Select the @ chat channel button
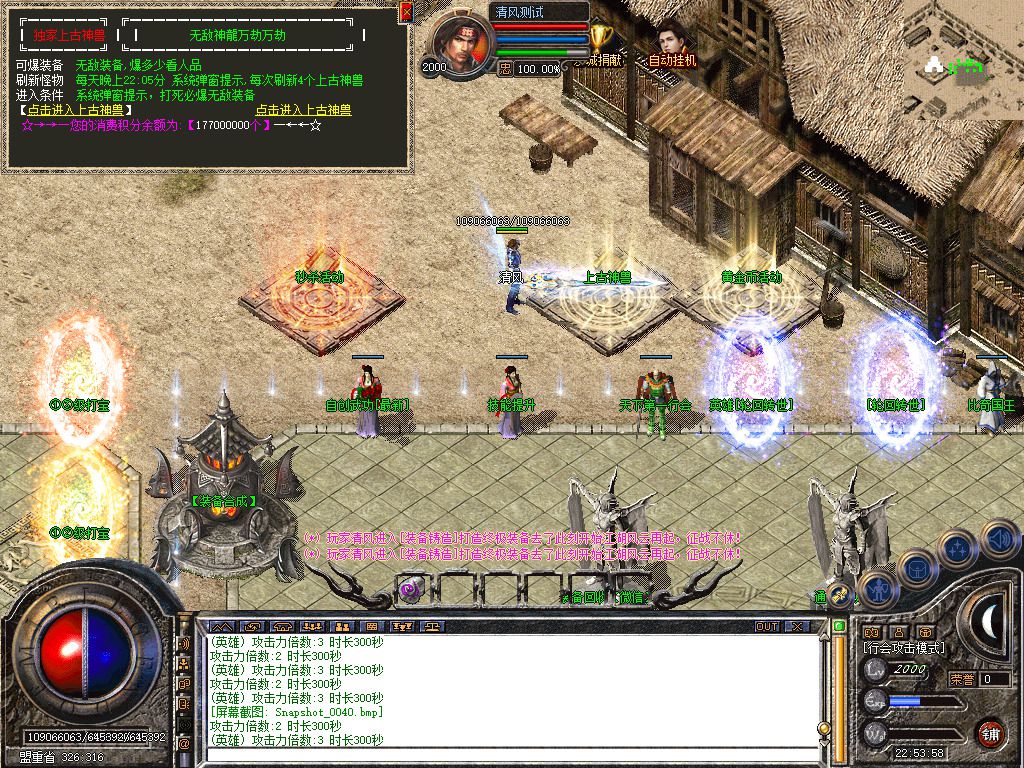Image resolution: width=1024 pixels, height=768 pixels. 184,744
